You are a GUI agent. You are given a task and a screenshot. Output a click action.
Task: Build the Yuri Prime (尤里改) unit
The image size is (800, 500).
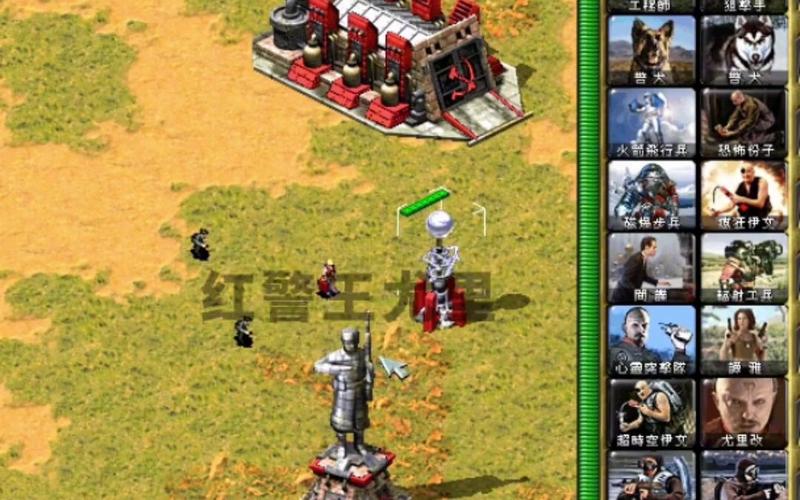(x=743, y=412)
